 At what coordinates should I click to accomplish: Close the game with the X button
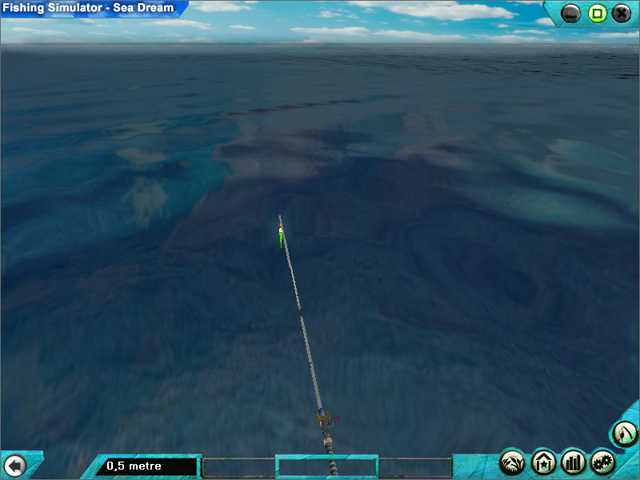[620, 14]
